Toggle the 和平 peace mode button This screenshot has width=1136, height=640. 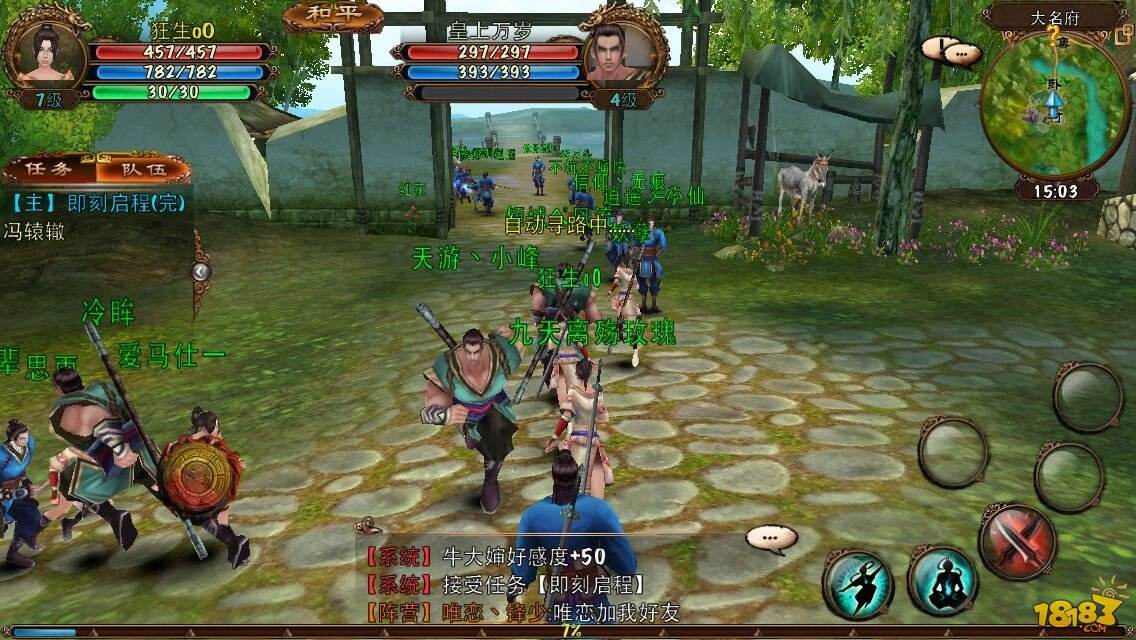coord(334,17)
